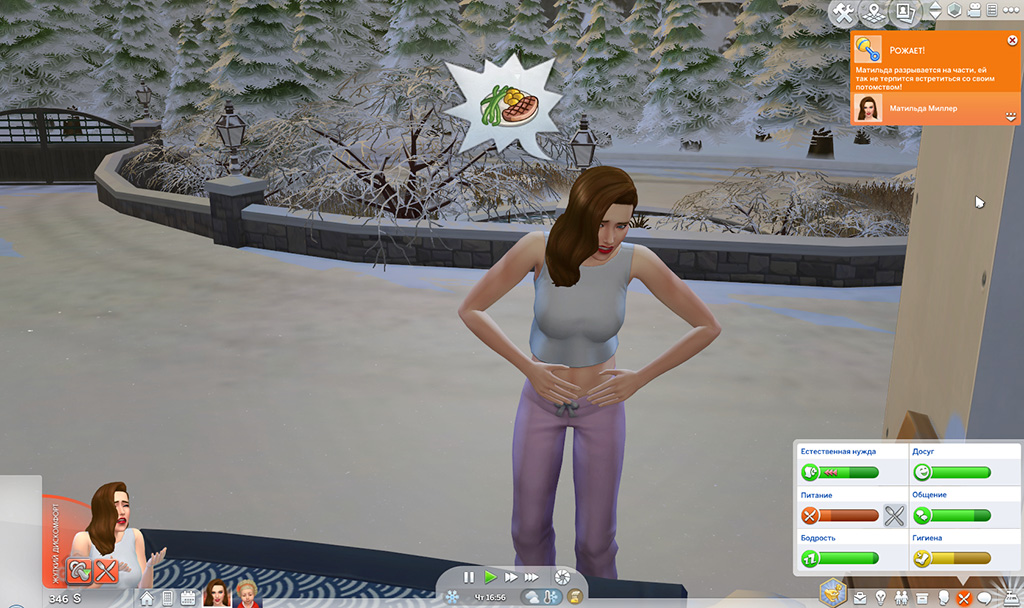This screenshot has width=1024, height=608.
Task: Open the Skills lightbulb panel
Action: click(880, 598)
